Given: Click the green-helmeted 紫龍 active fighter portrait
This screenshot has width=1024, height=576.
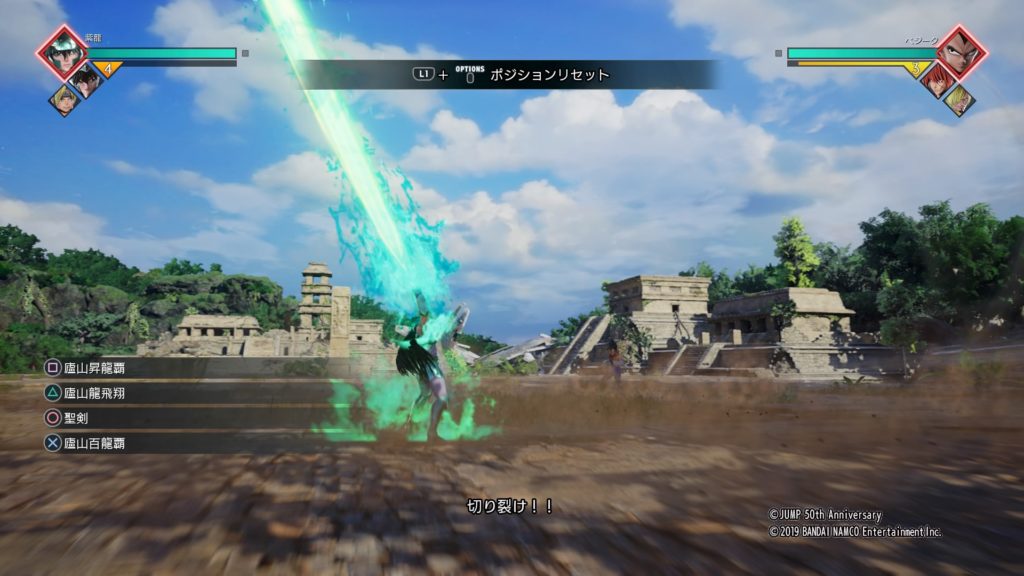Looking at the screenshot, I should pyautogui.click(x=62, y=53).
